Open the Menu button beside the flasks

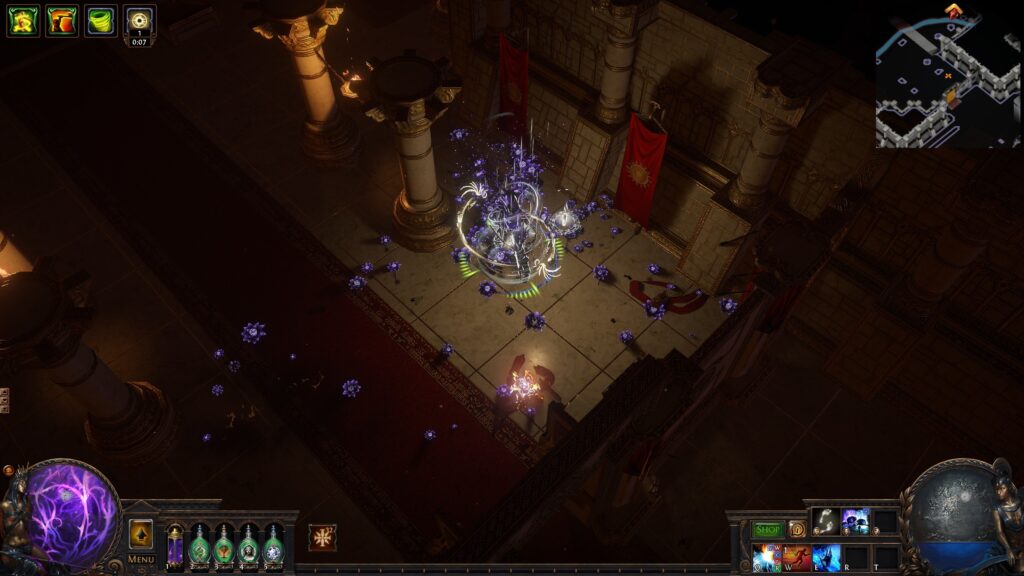(x=141, y=559)
